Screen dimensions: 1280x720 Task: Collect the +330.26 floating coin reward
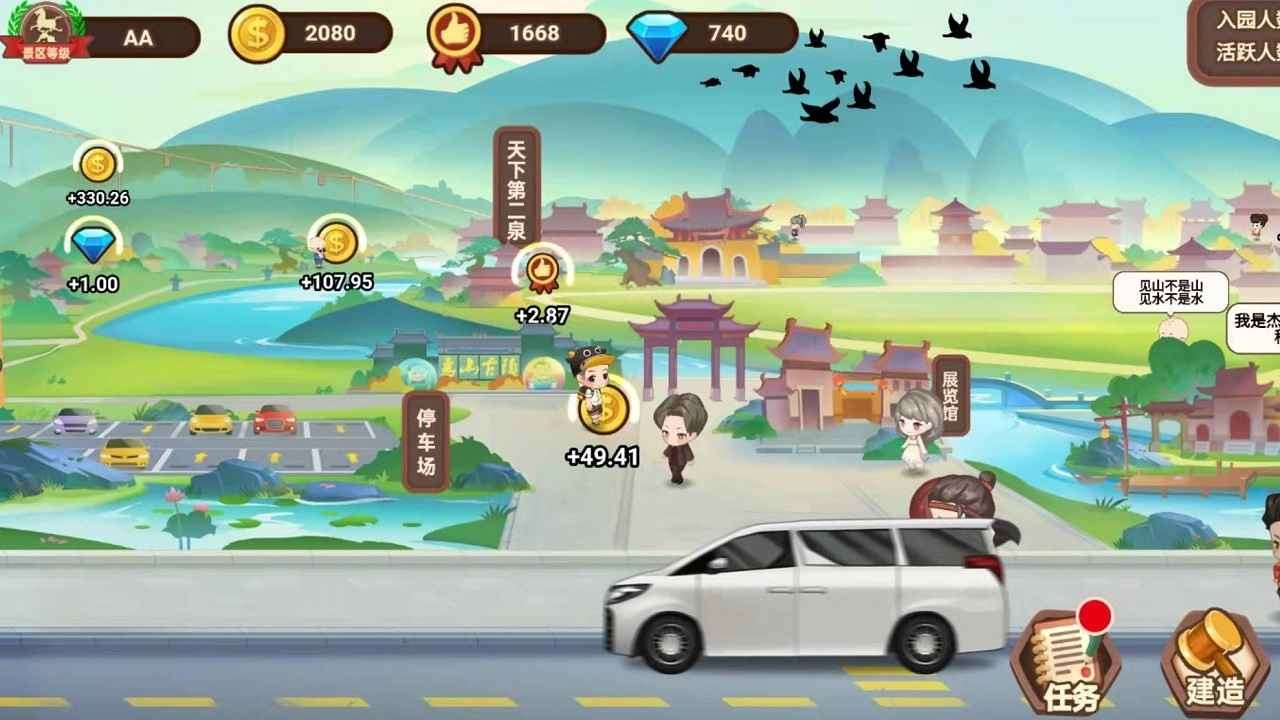click(95, 165)
